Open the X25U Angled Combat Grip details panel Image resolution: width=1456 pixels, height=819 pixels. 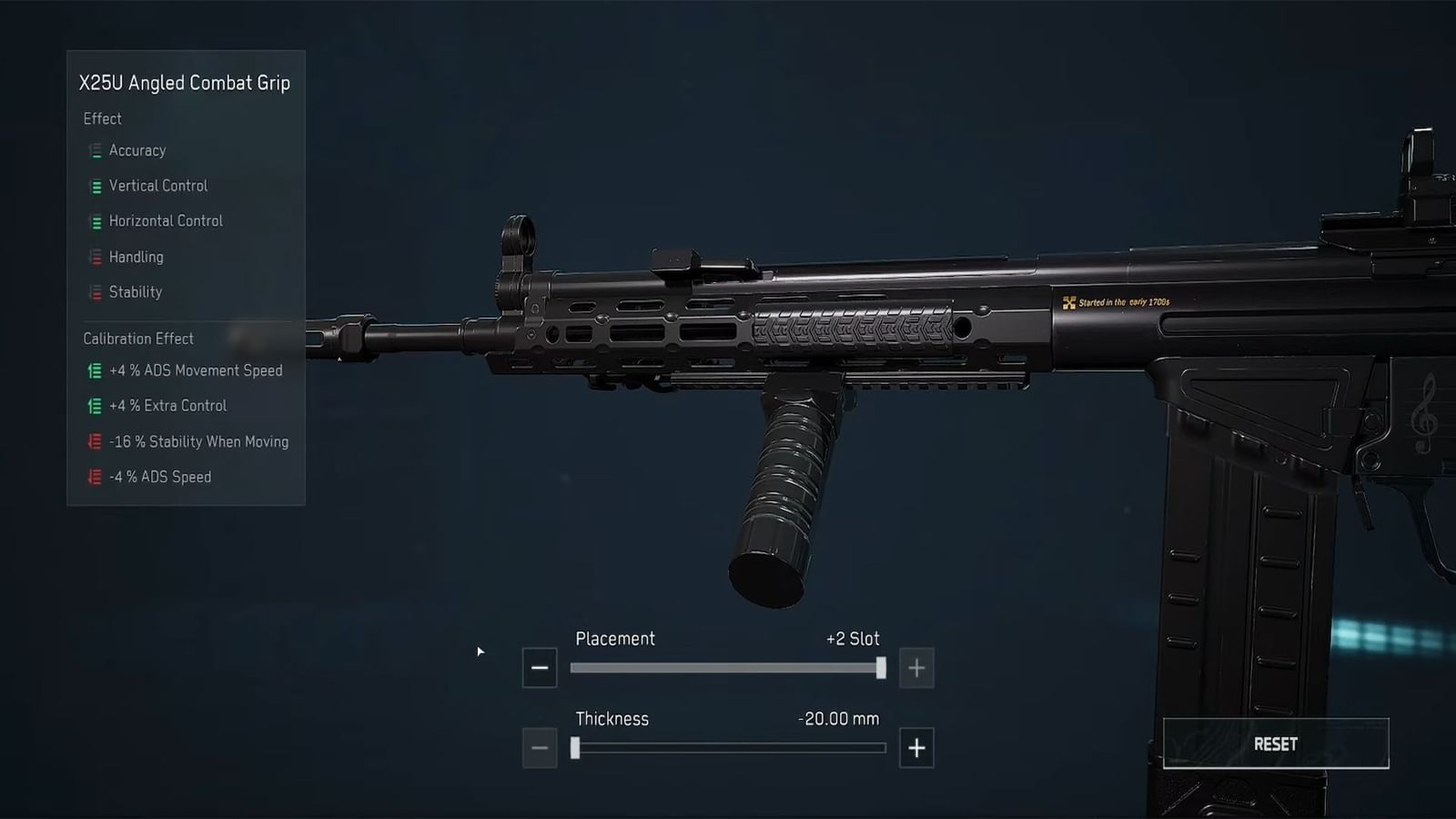(185, 82)
